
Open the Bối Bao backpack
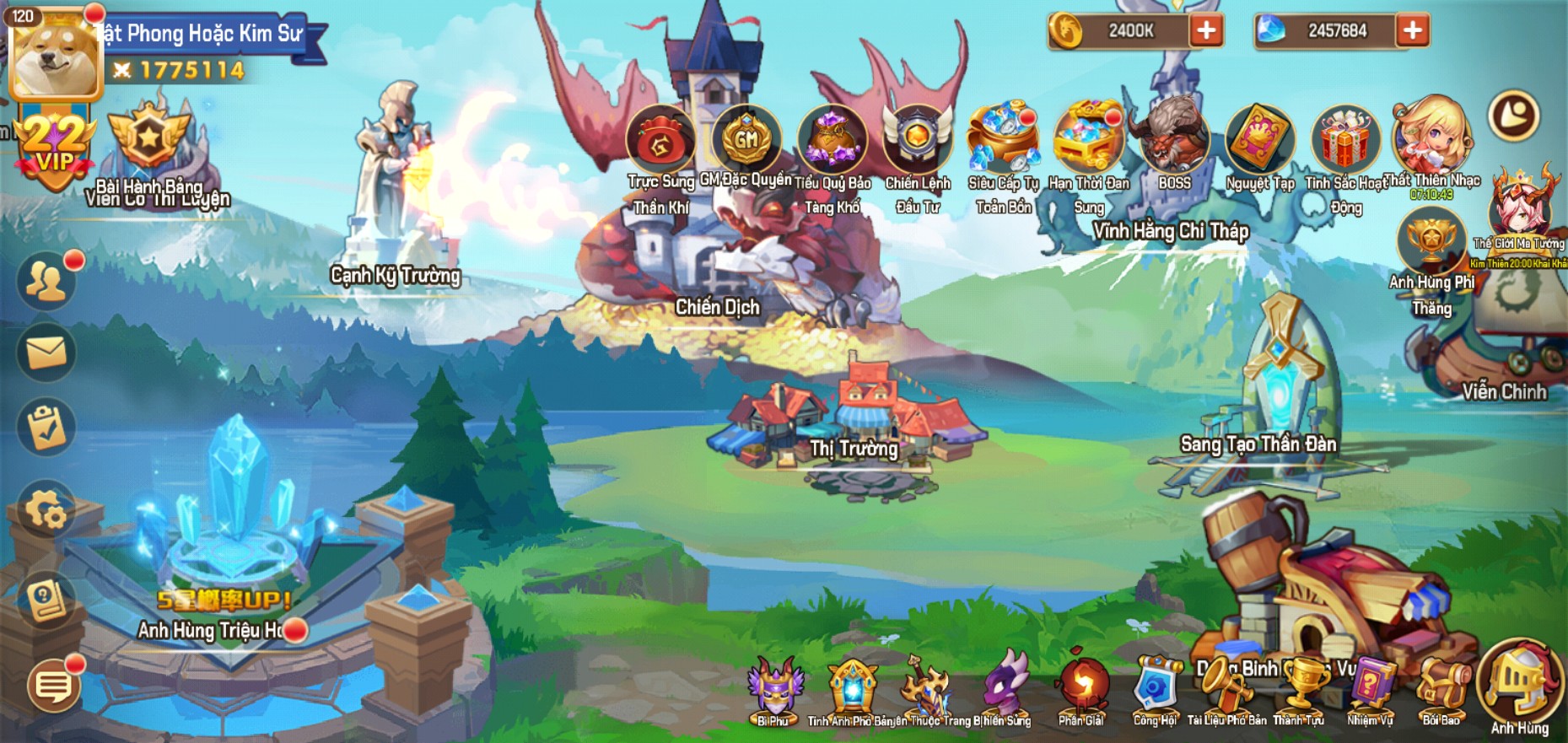point(1441,689)
